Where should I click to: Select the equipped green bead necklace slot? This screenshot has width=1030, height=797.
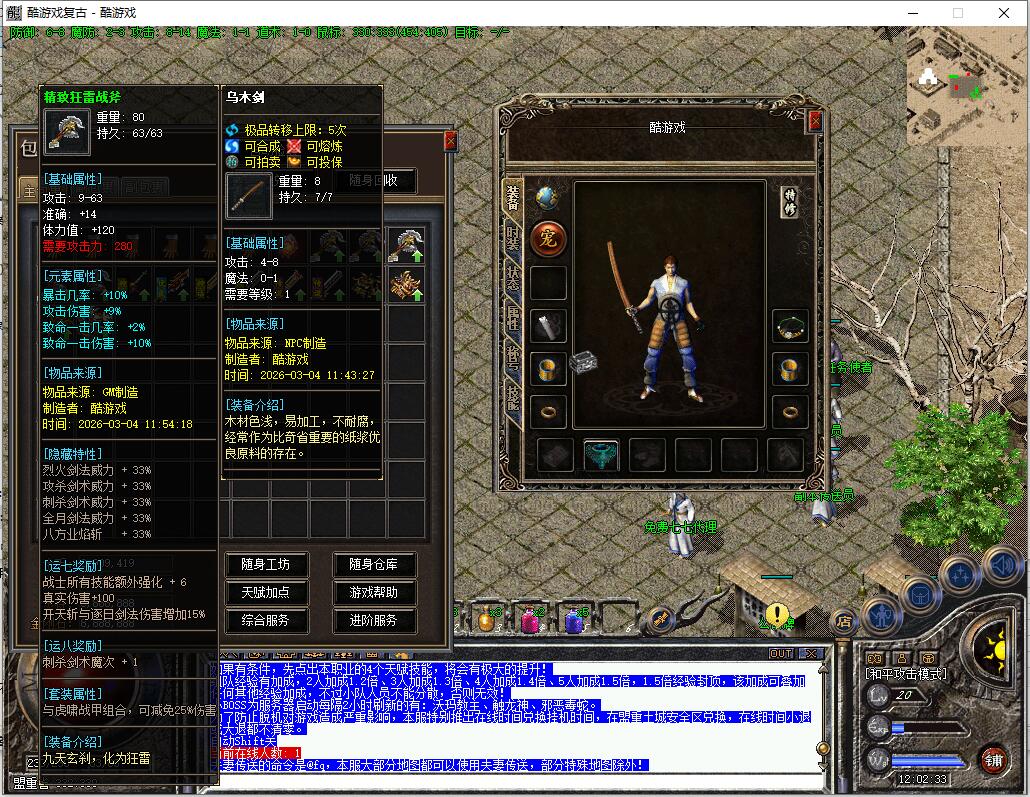790,326
